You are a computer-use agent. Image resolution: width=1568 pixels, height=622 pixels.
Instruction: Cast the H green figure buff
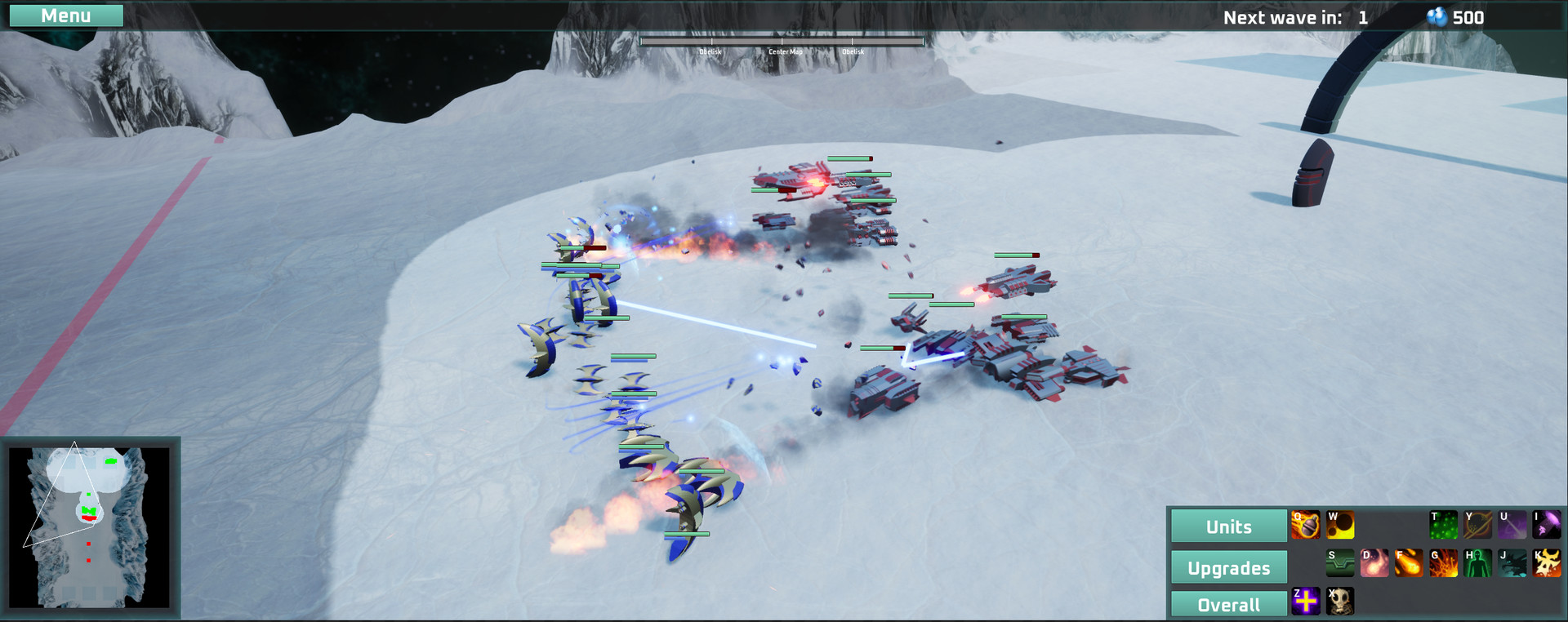[x=1477, y=562]
